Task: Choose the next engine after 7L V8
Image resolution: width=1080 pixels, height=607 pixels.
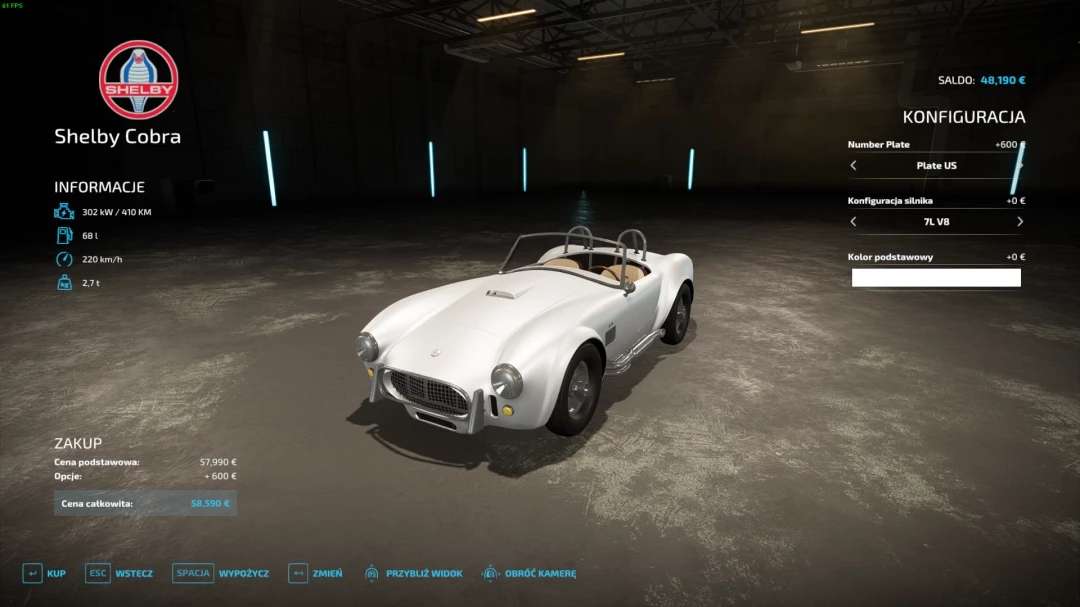Action: 1019,221
